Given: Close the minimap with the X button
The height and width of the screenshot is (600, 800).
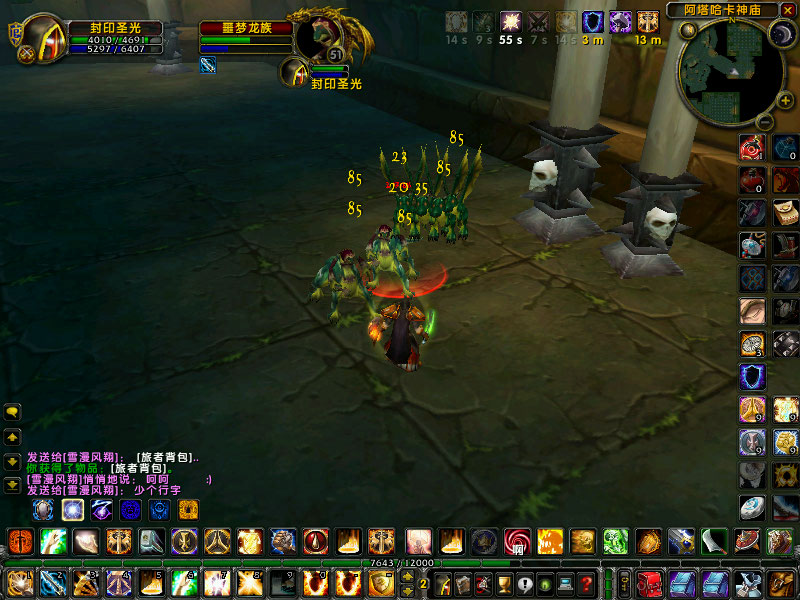Looking at the screenshot, I should 790,9.
